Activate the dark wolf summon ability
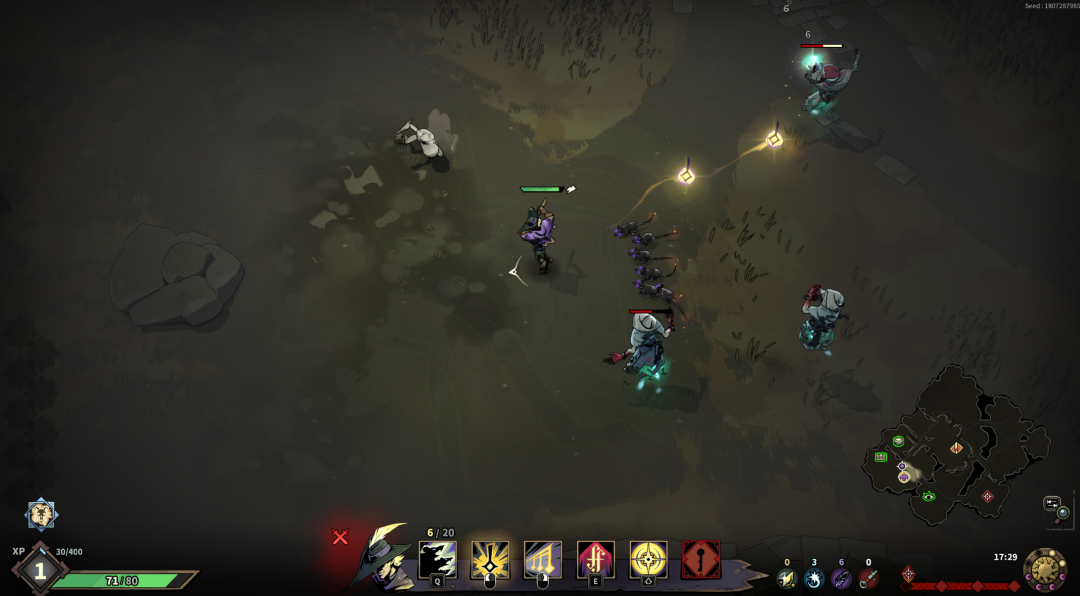This screenshot has width=1080, height=596. point(437,560)
